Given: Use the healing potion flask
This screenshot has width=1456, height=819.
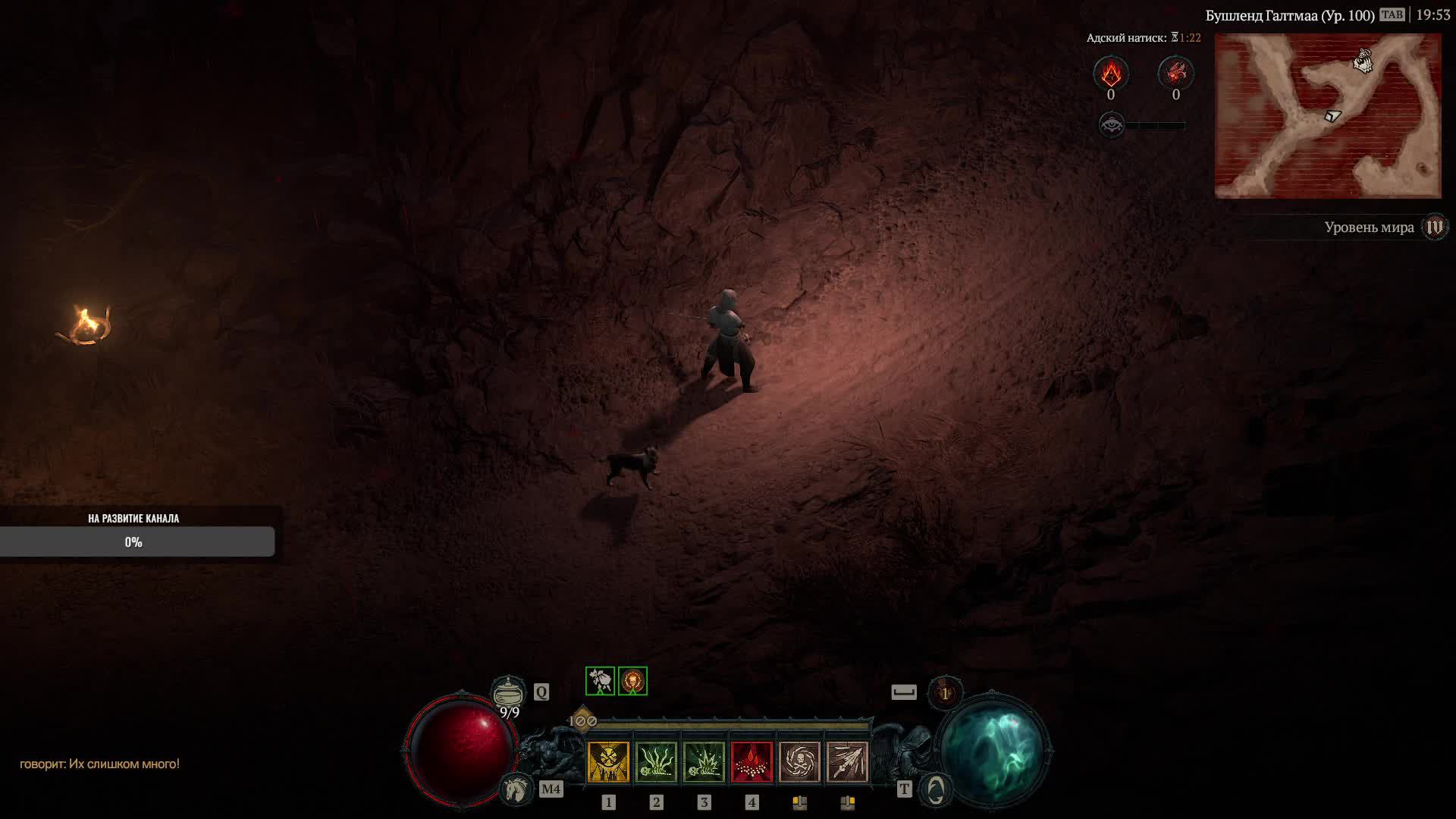Looking at the screenshot, I should click(x=508, y=692).
